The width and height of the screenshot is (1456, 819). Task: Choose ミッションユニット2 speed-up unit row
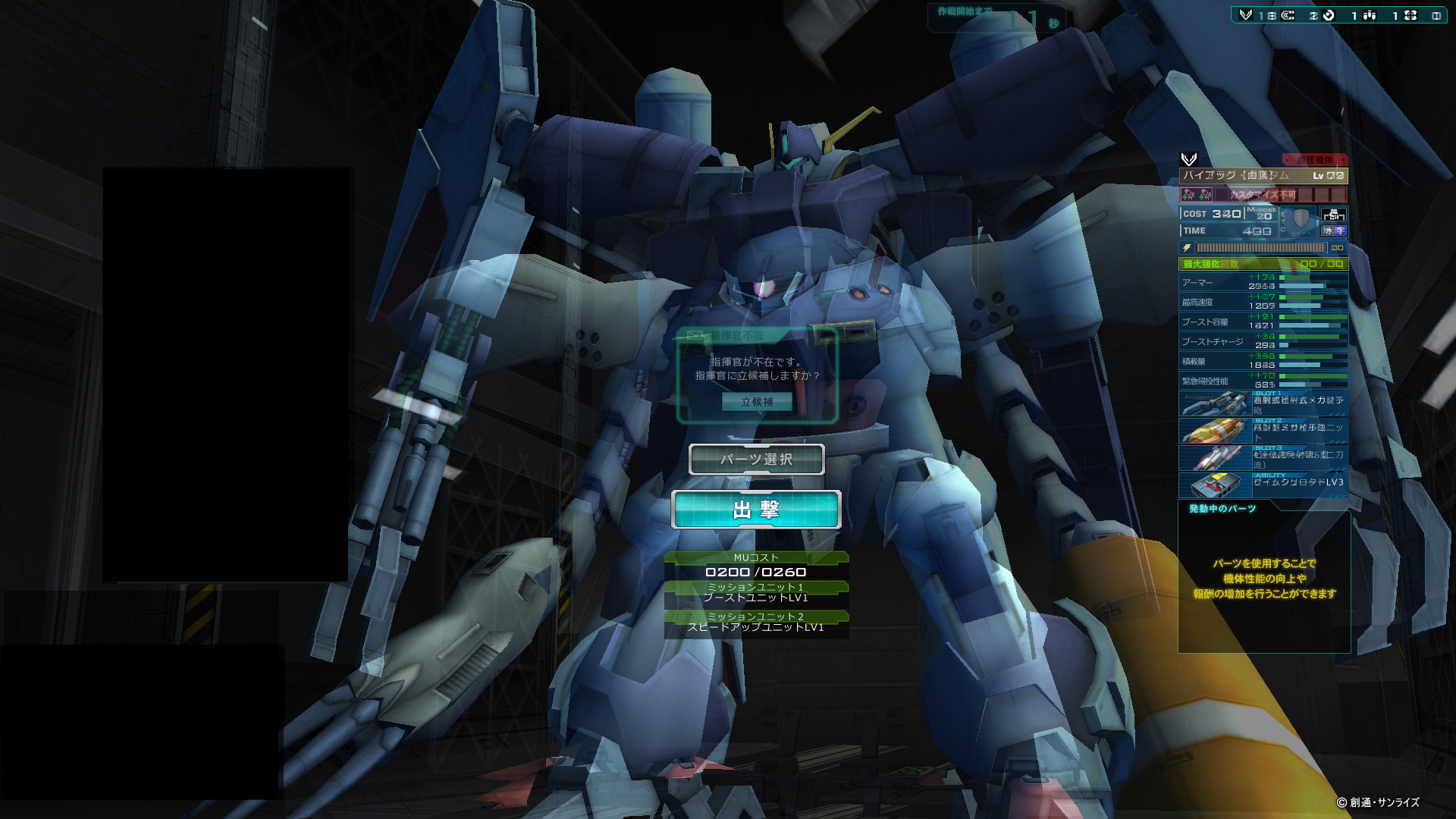click(756, 623)
